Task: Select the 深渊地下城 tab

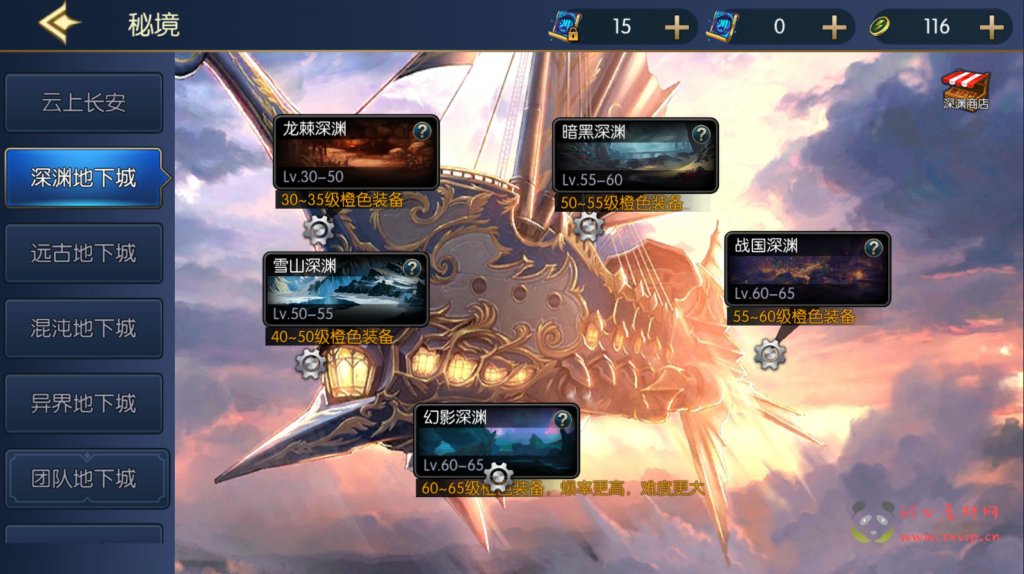Action: [x=84, y=178]
